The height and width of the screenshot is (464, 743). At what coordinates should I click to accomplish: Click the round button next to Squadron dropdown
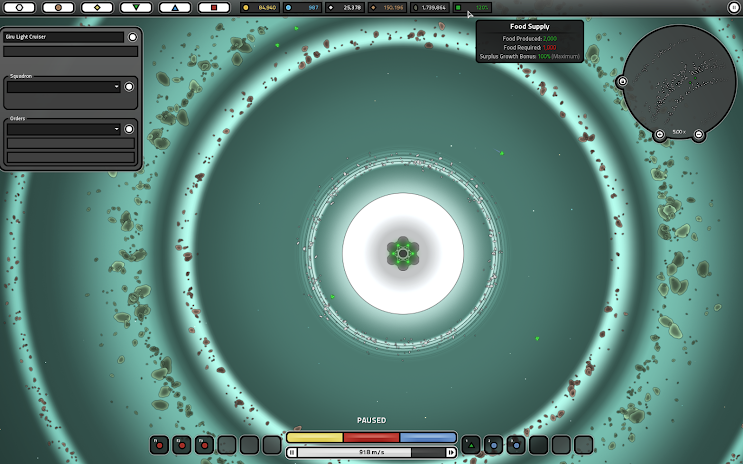(128, 87)
